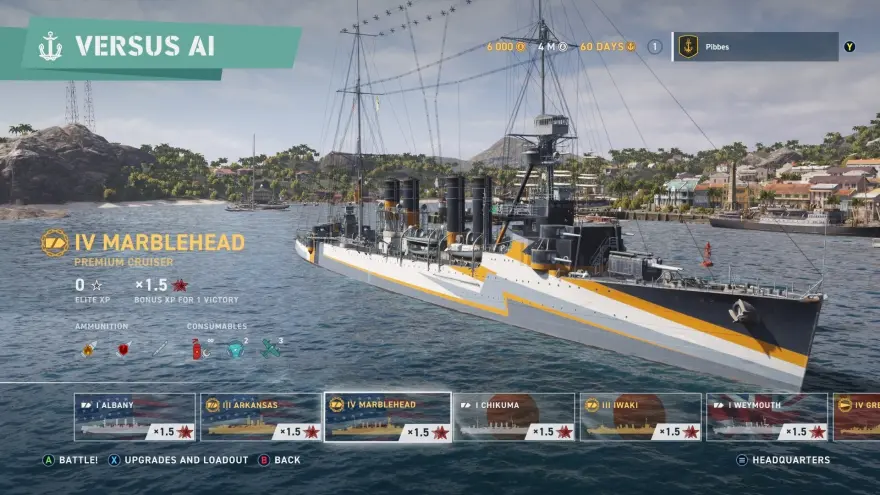
Task: Open the Pibbes player profile banner
Action: click(755, 46)
